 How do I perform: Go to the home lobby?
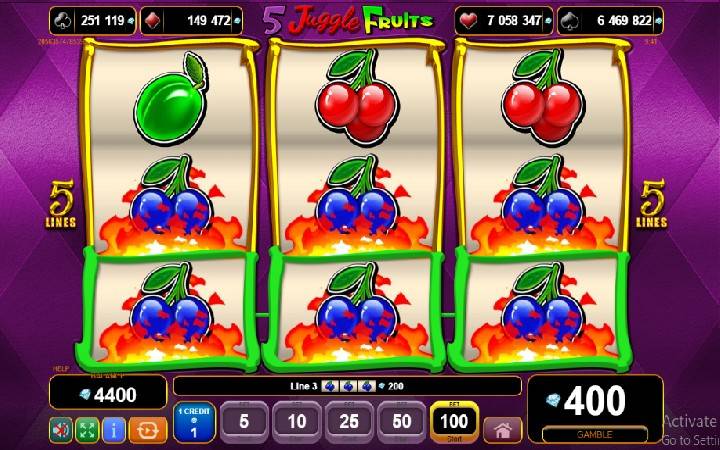(x=502, y=430)
